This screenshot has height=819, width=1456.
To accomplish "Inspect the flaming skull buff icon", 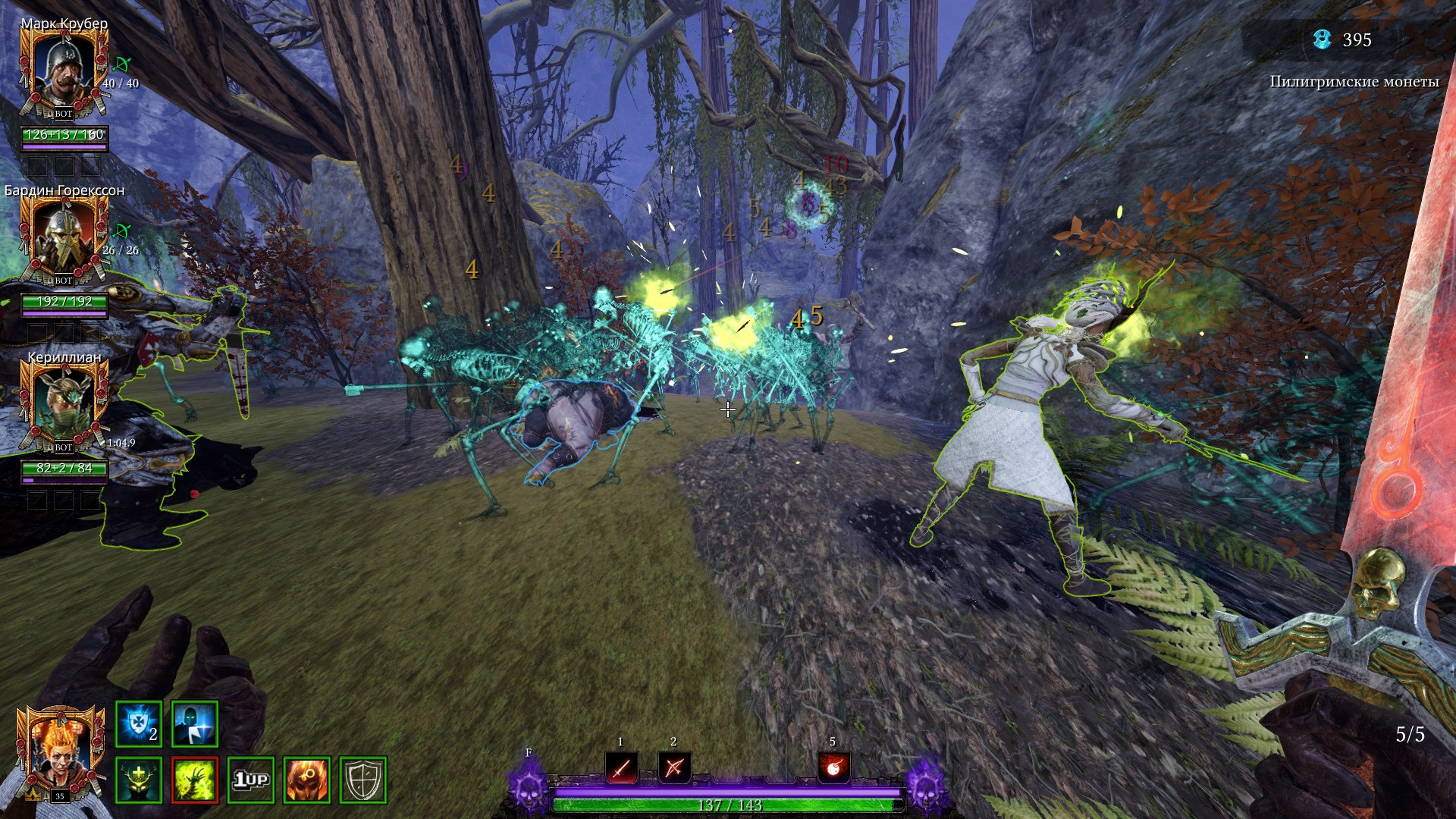I will (x=307, y=780).
